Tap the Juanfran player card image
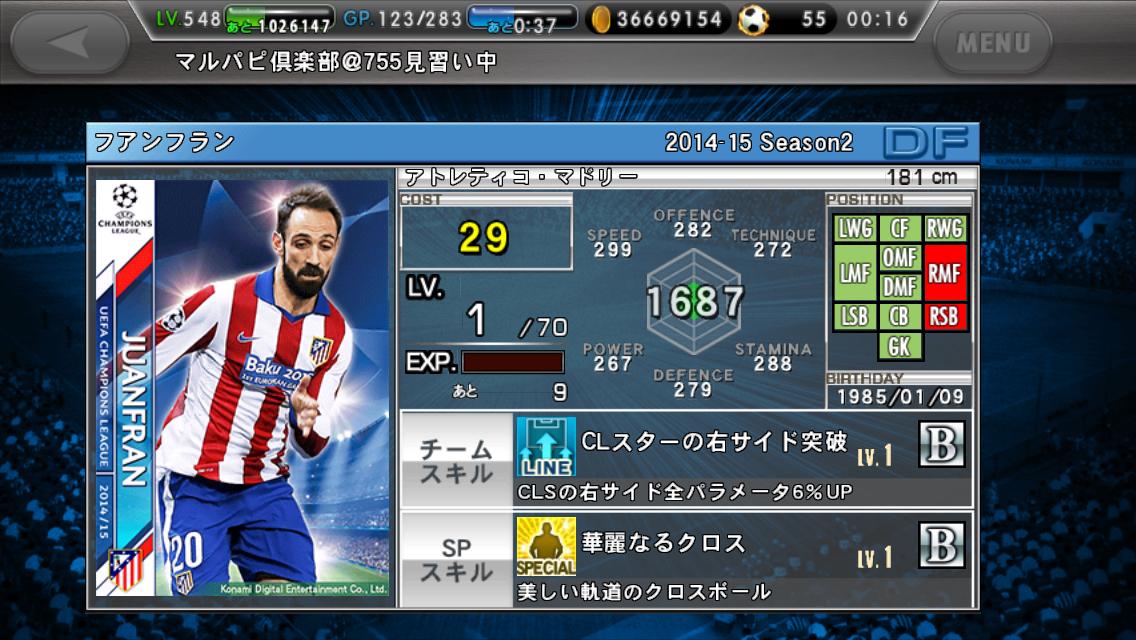This screenshot has width=1136, height=640. [242, 388]
